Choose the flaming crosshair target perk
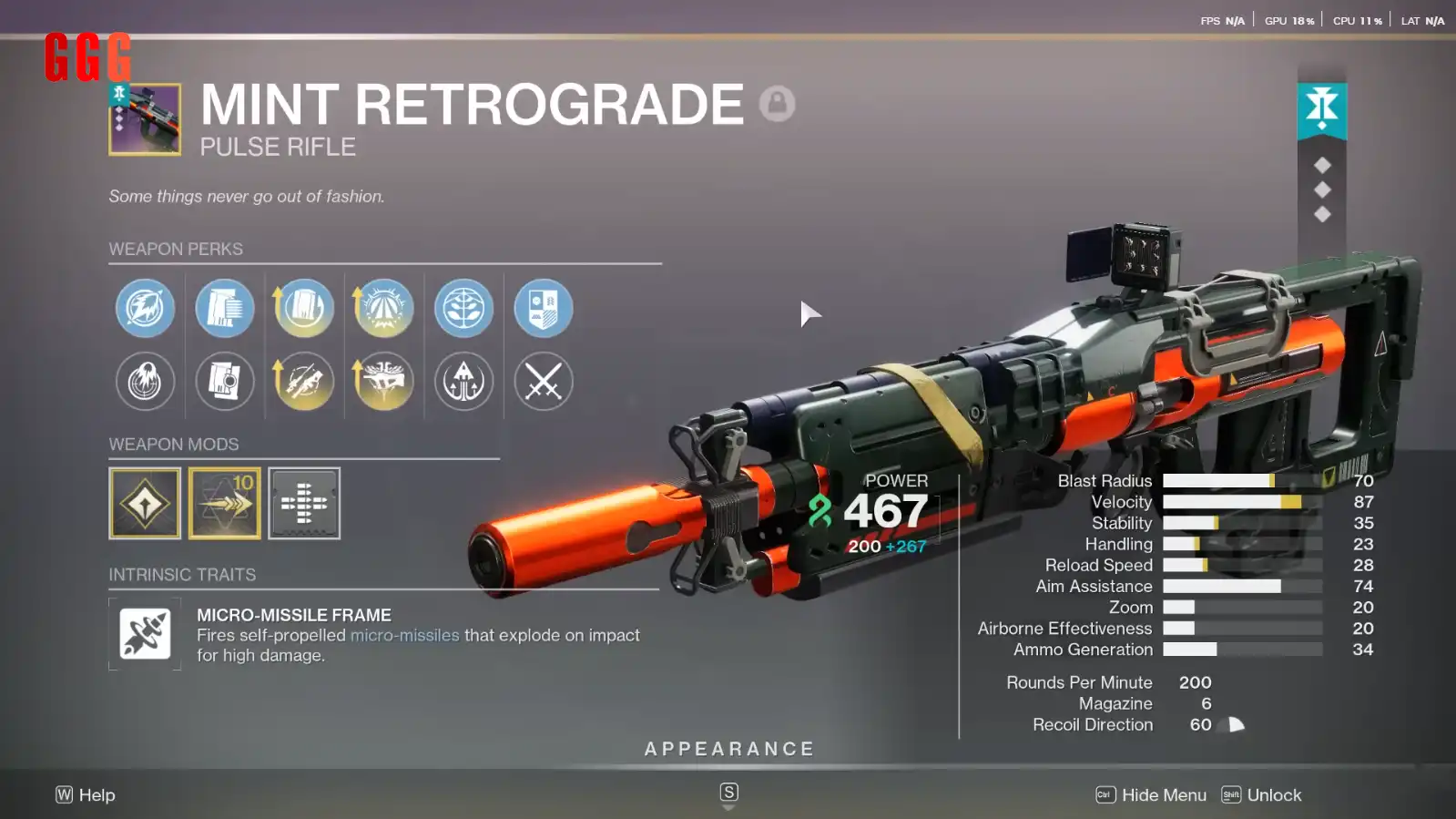The height and width of the screenshot is (819, 1456). point(146,381)
